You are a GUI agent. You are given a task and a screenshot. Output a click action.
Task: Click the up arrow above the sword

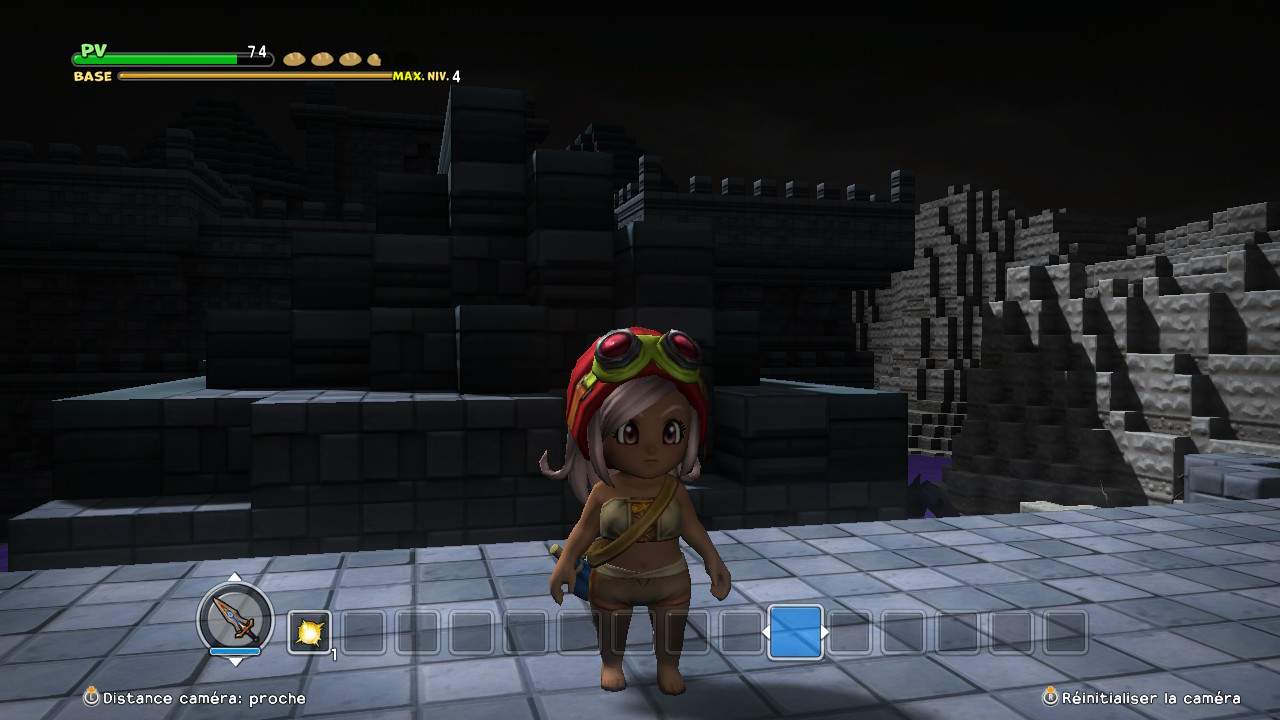(235, 577)
